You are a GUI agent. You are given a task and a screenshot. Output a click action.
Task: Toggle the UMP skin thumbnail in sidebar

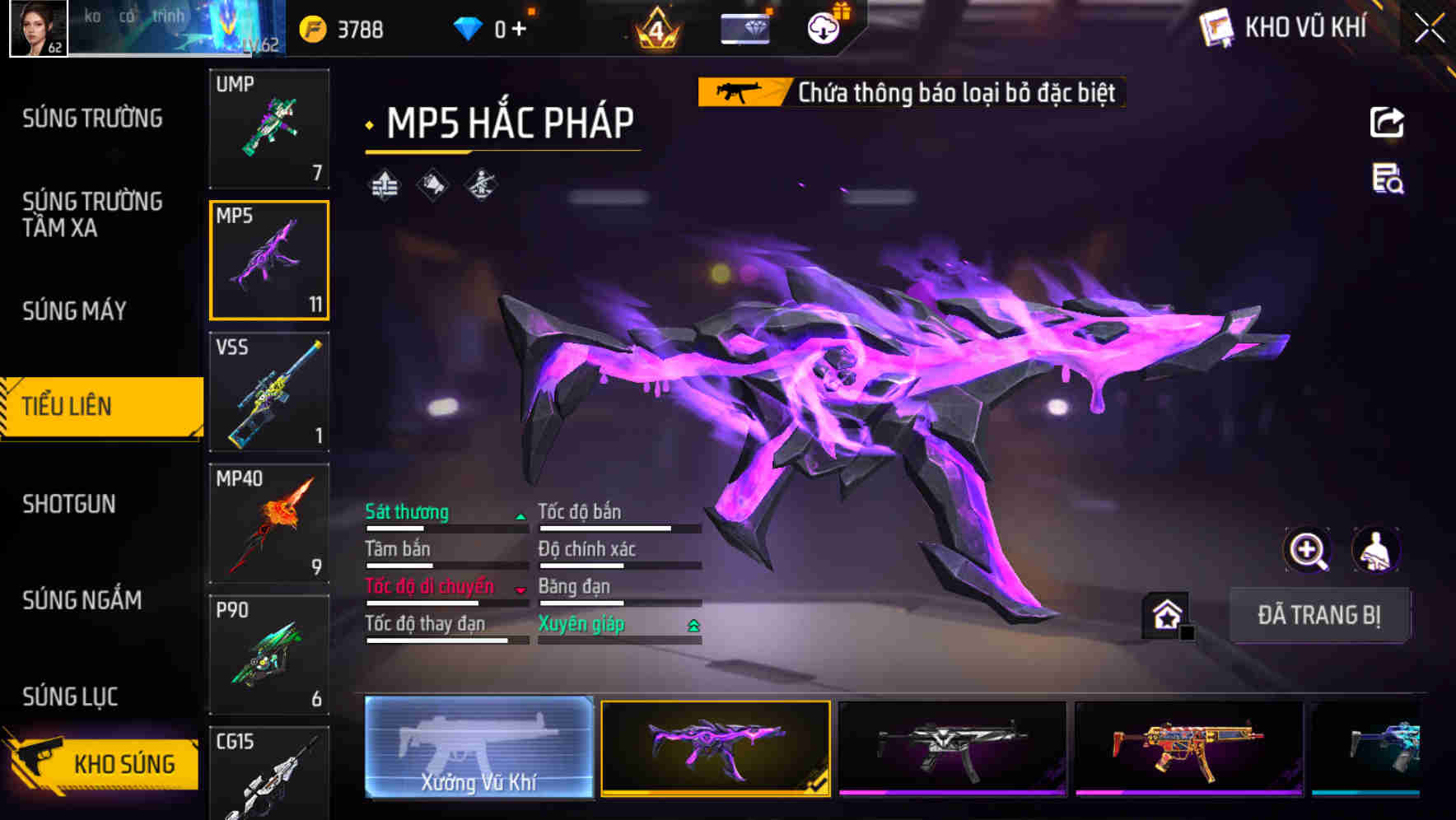pyautogui.click(x=269, y=128)
